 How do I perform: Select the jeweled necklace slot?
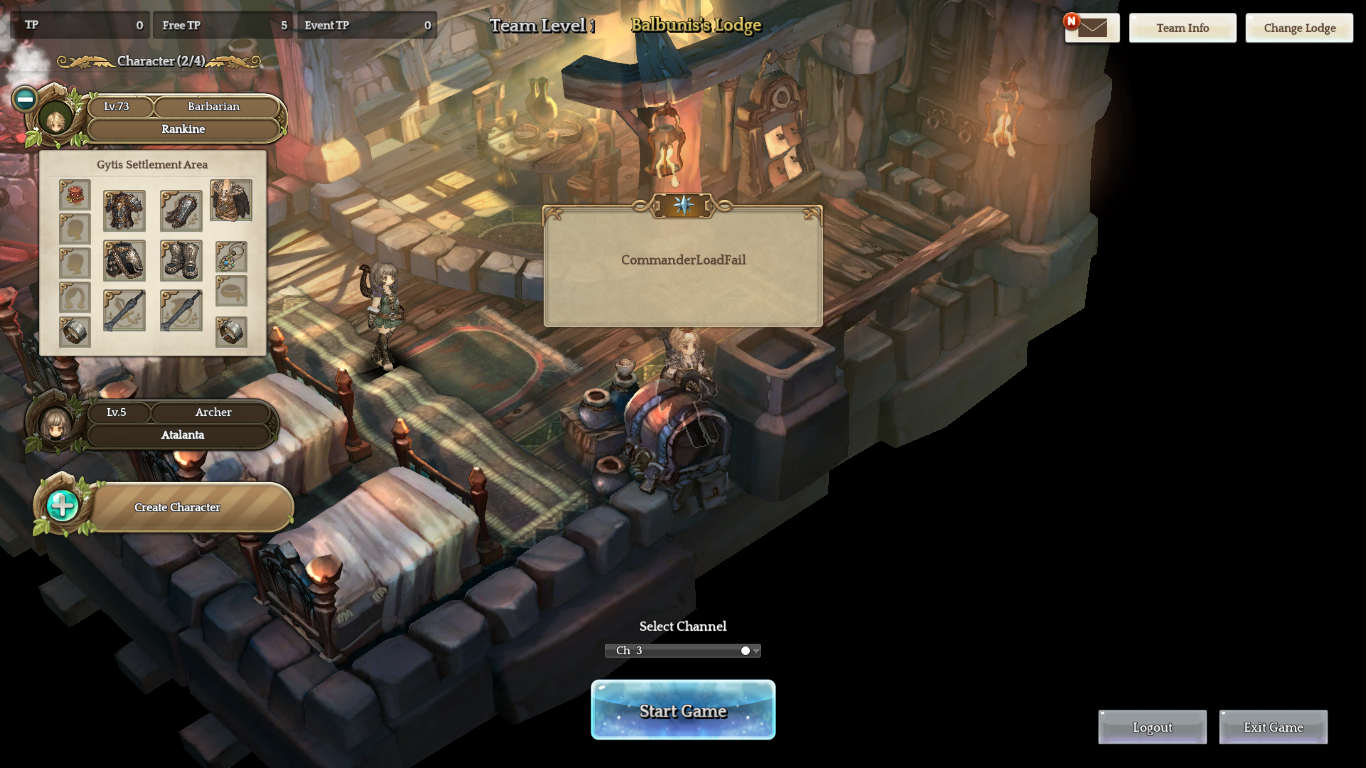click(x=231, y=257)
